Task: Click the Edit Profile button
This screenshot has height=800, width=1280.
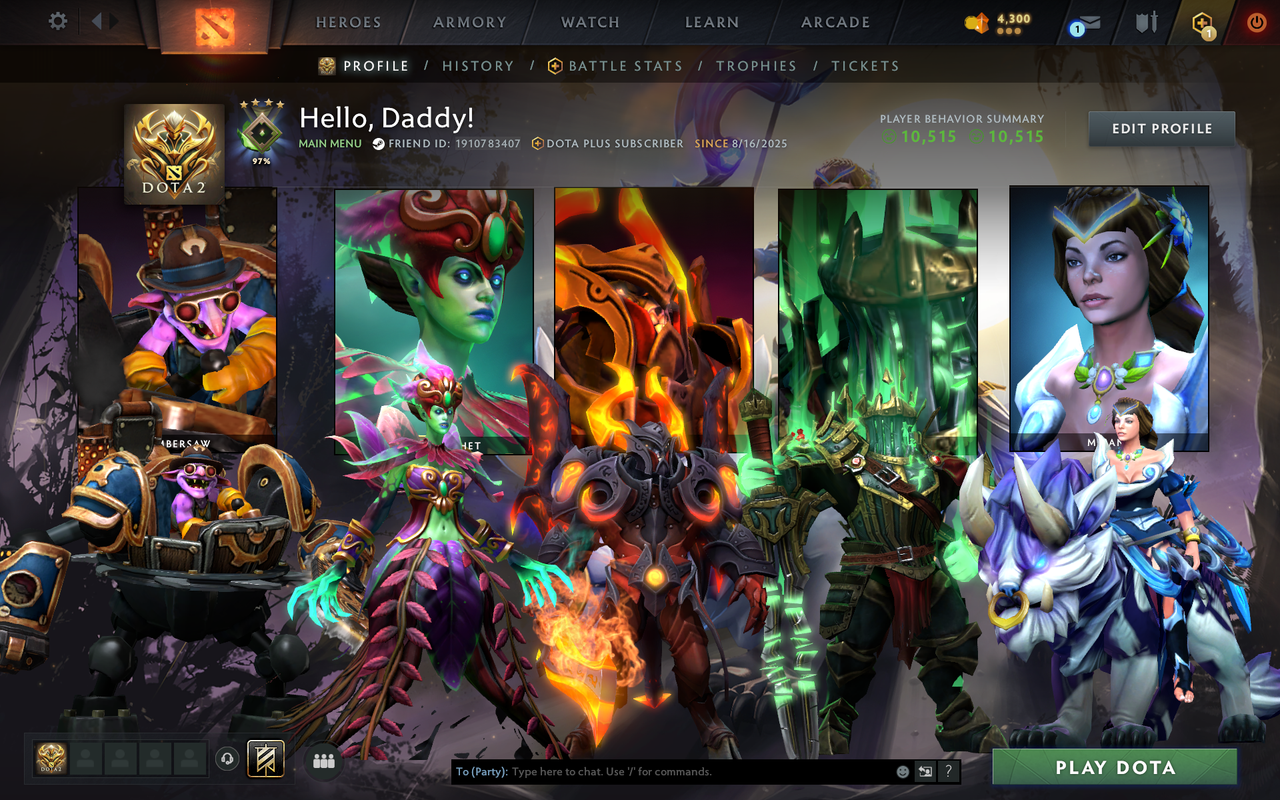Action: (1161, 128)
